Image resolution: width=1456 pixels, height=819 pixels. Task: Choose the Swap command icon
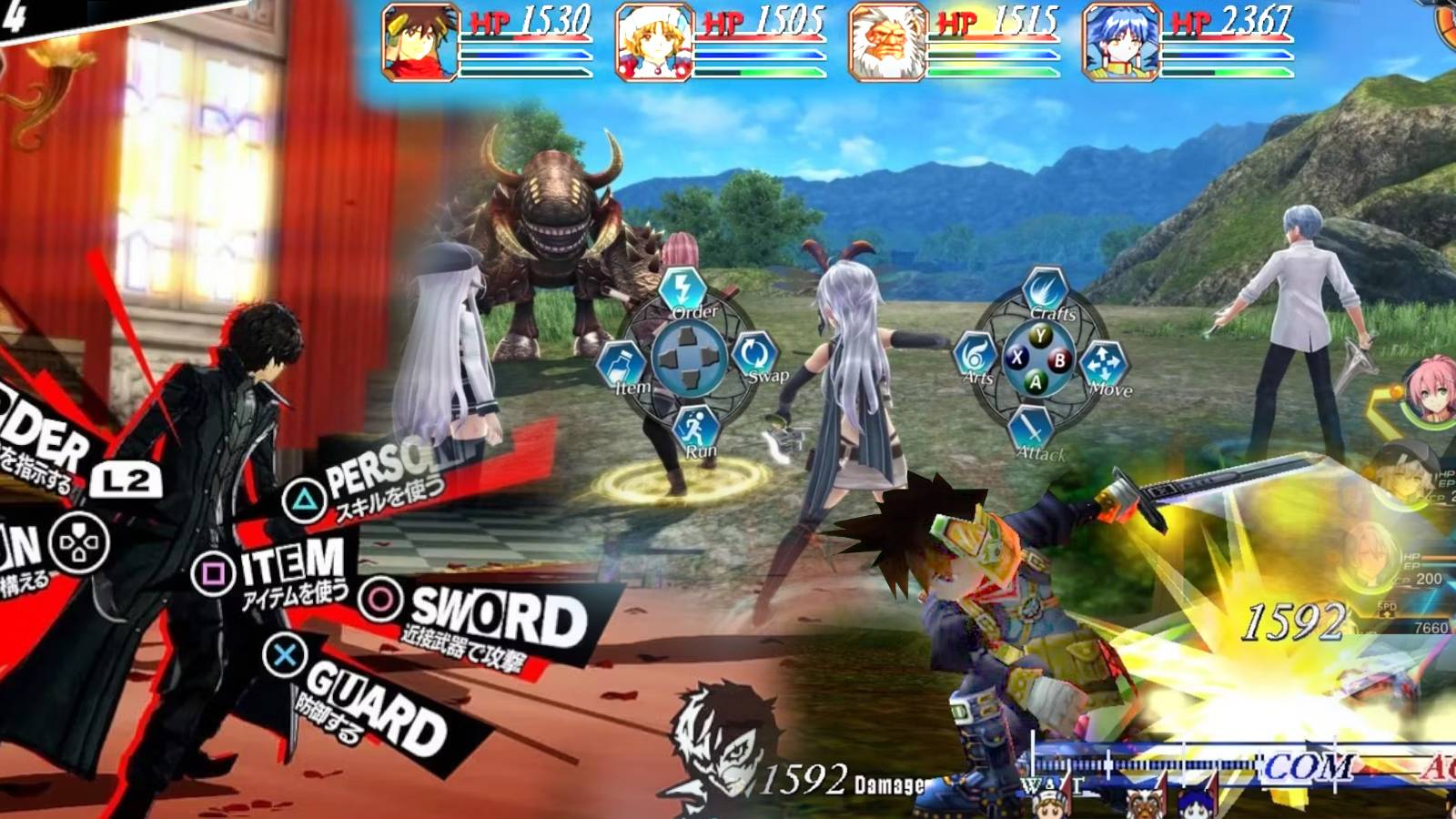pyautogui.click(x=754, y=353)
